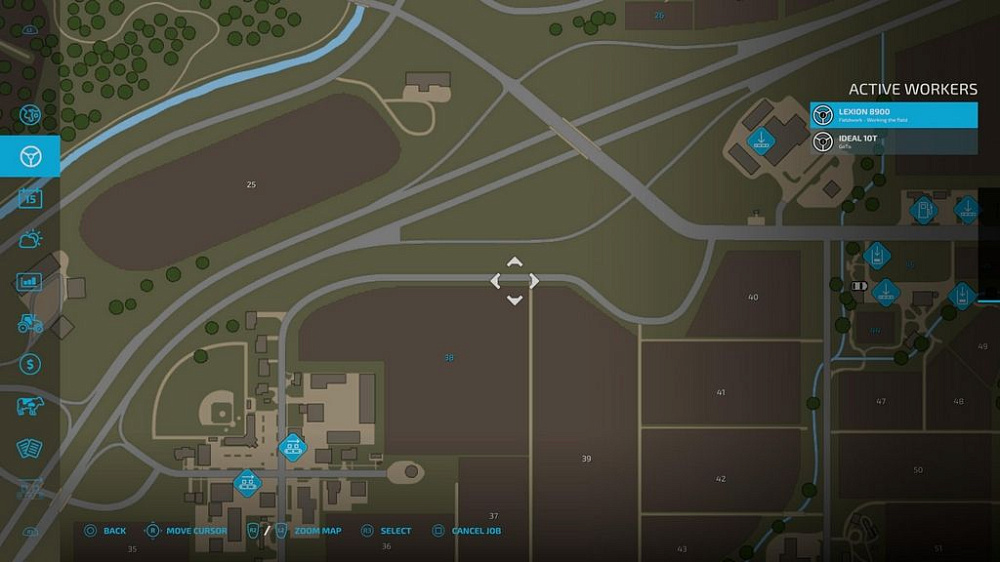This screenshot has height=562, width=1000.
Task: Switch to the cow animals tab
Action: (x=30, y=406)
